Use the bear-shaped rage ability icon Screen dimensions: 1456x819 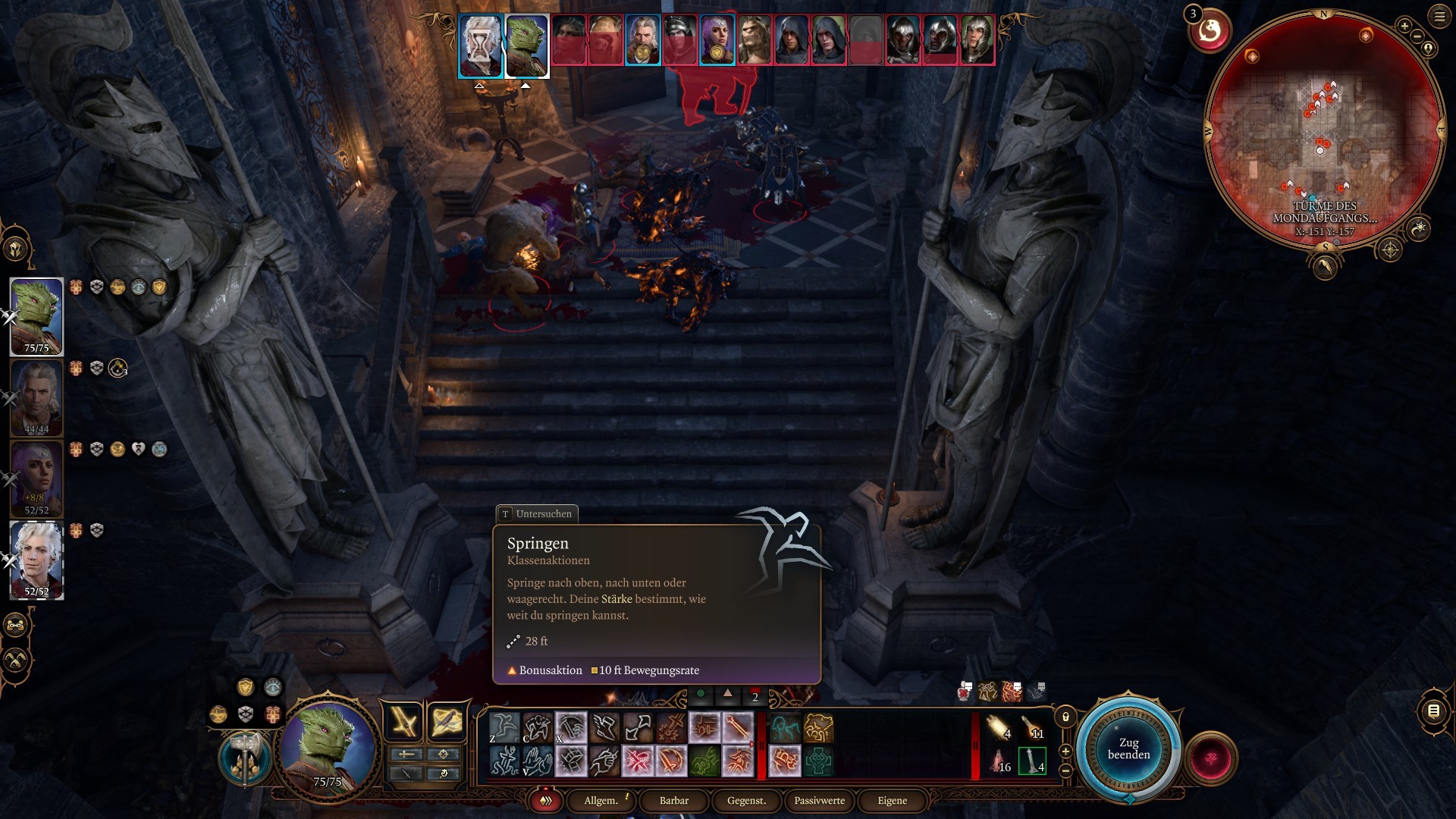(818, 728)
